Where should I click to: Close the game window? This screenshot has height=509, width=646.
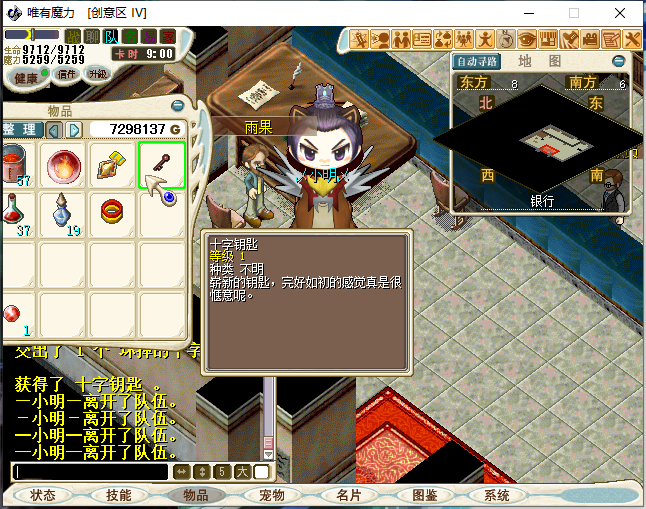(622, 13)
